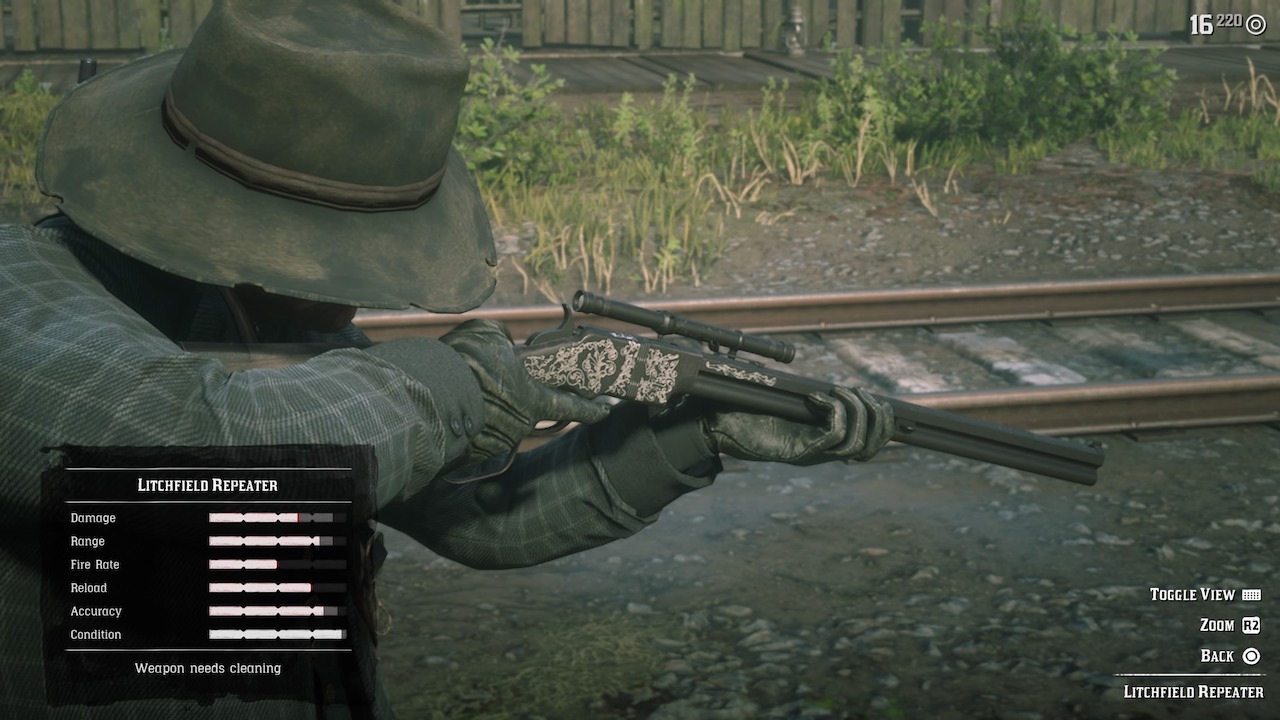Click the ammo counter showing 16
The width and height of the screenshot is (1280, 720).
click(x=1203, y=22)
